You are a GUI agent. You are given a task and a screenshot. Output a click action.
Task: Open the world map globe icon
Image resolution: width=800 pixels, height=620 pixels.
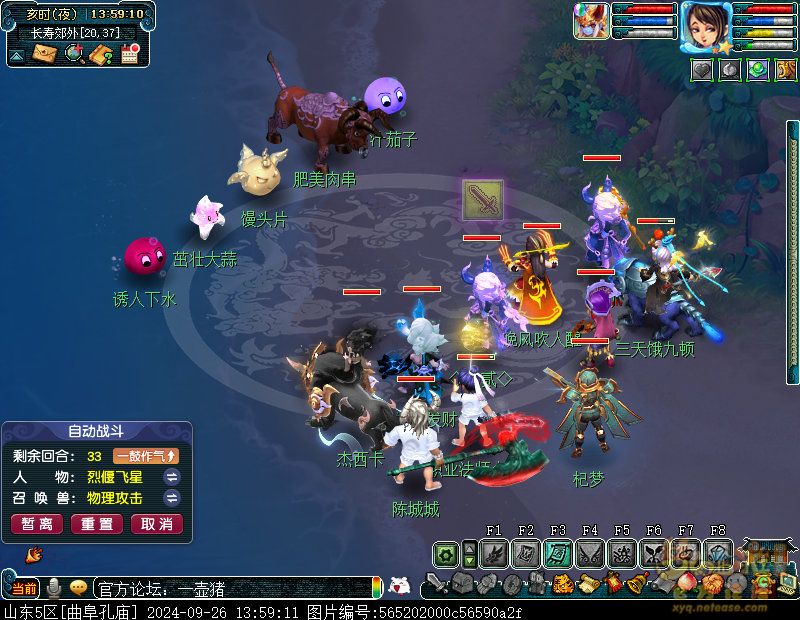click(73, 54)
